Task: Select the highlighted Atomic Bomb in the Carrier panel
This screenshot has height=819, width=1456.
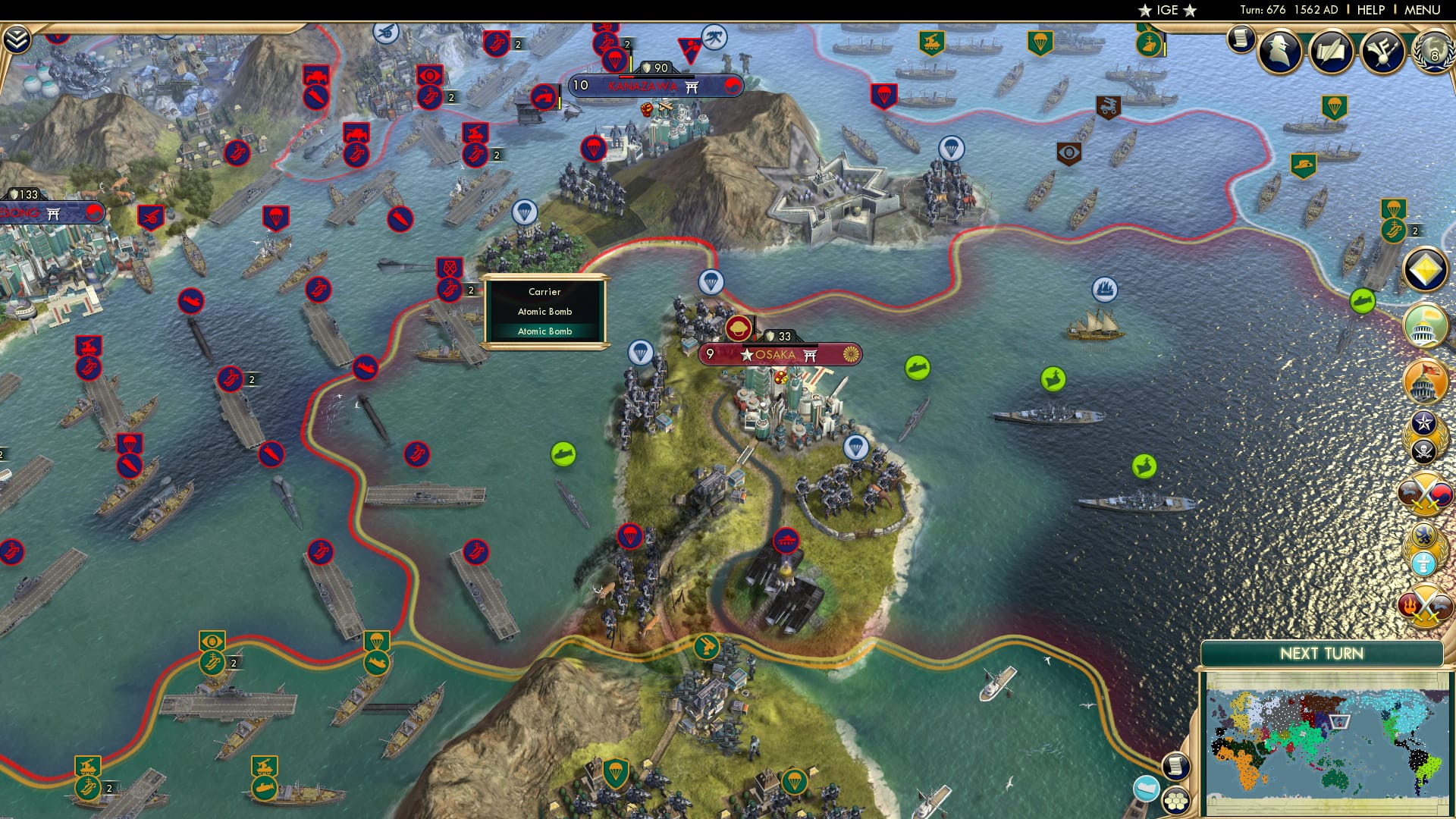Action: (544, 331)
